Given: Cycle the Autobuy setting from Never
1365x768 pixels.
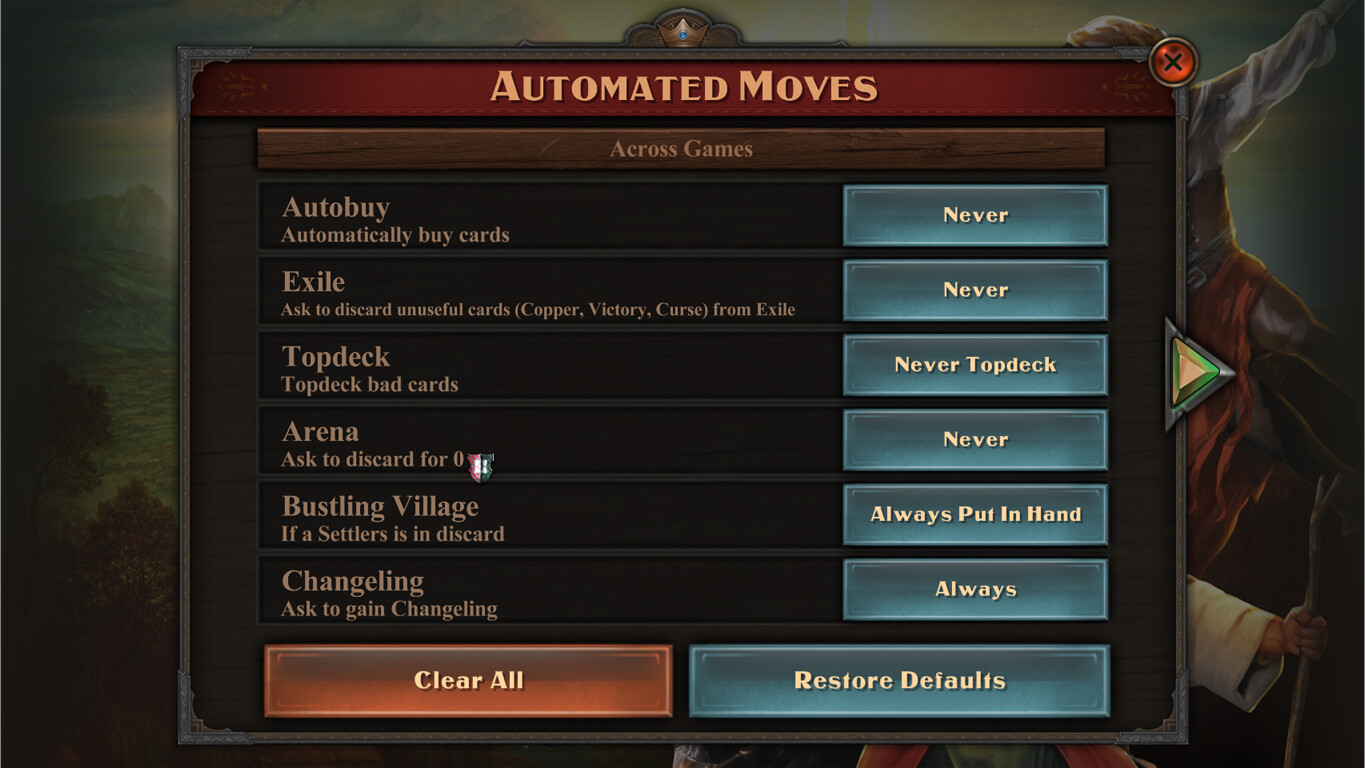Looking at the screenshot, I should [975, 215].
